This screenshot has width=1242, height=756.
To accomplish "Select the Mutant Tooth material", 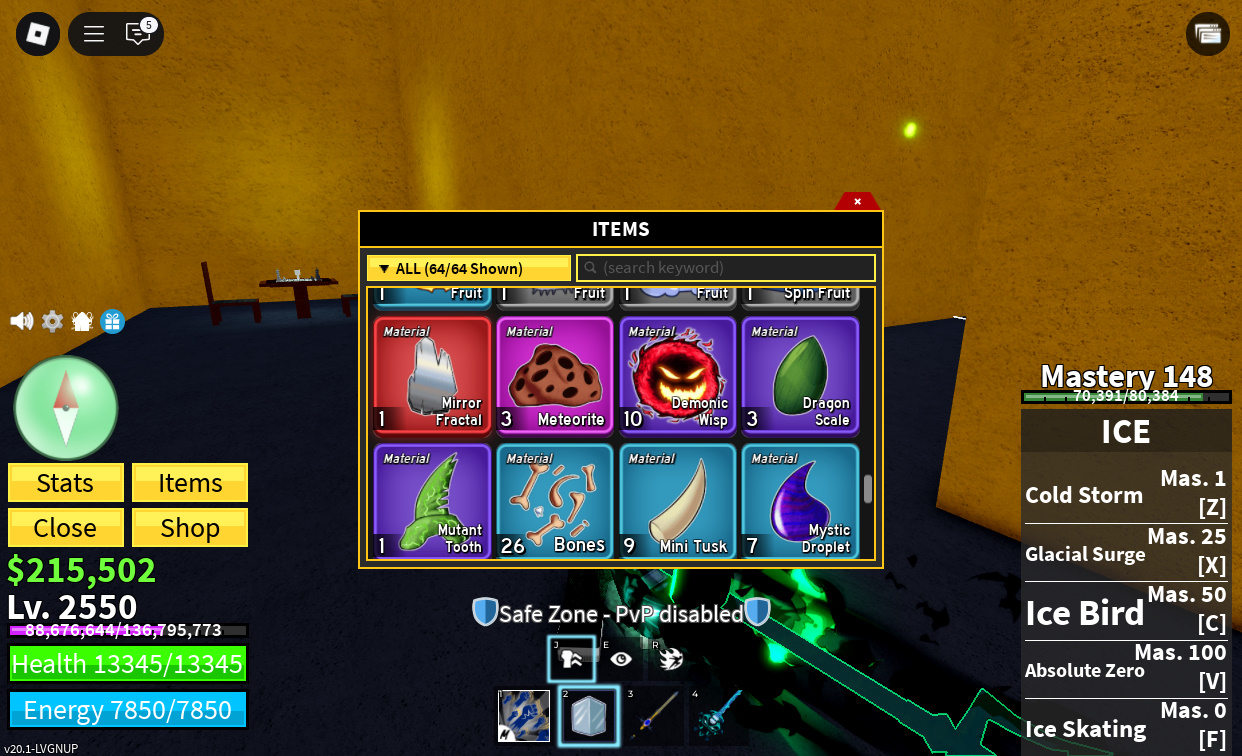I will click(x=432, y=502).
